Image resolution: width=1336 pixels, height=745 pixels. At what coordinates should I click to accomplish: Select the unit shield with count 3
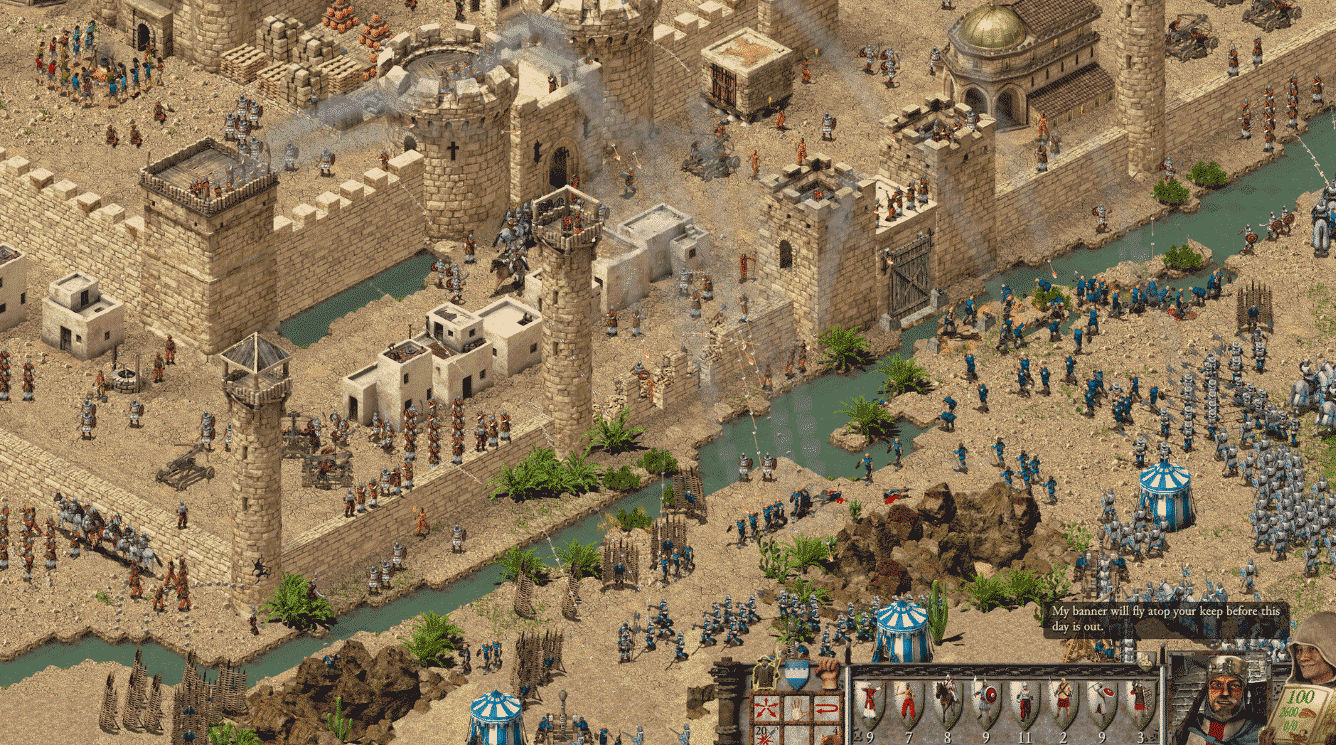tap(1139, 702)
